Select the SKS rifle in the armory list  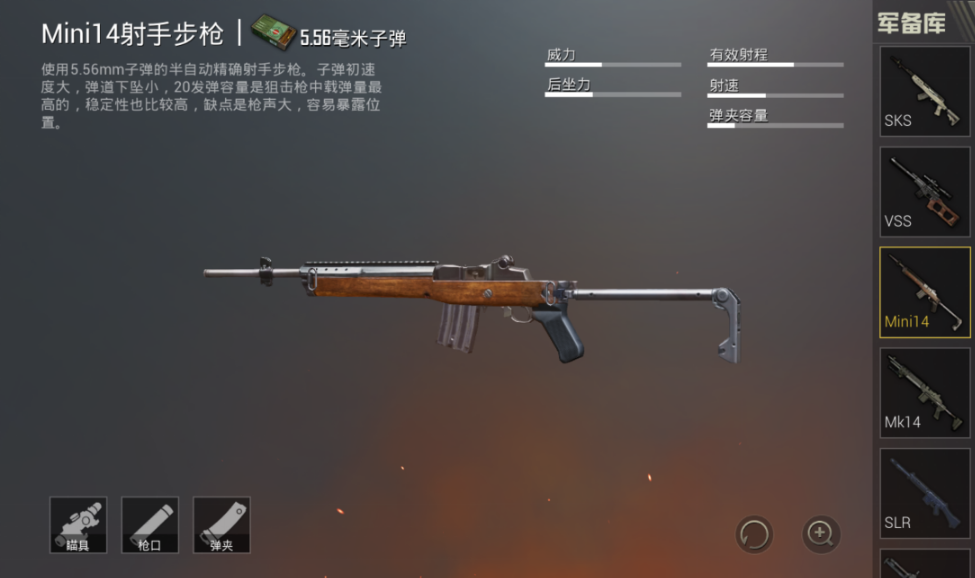[x=924, y=91]
